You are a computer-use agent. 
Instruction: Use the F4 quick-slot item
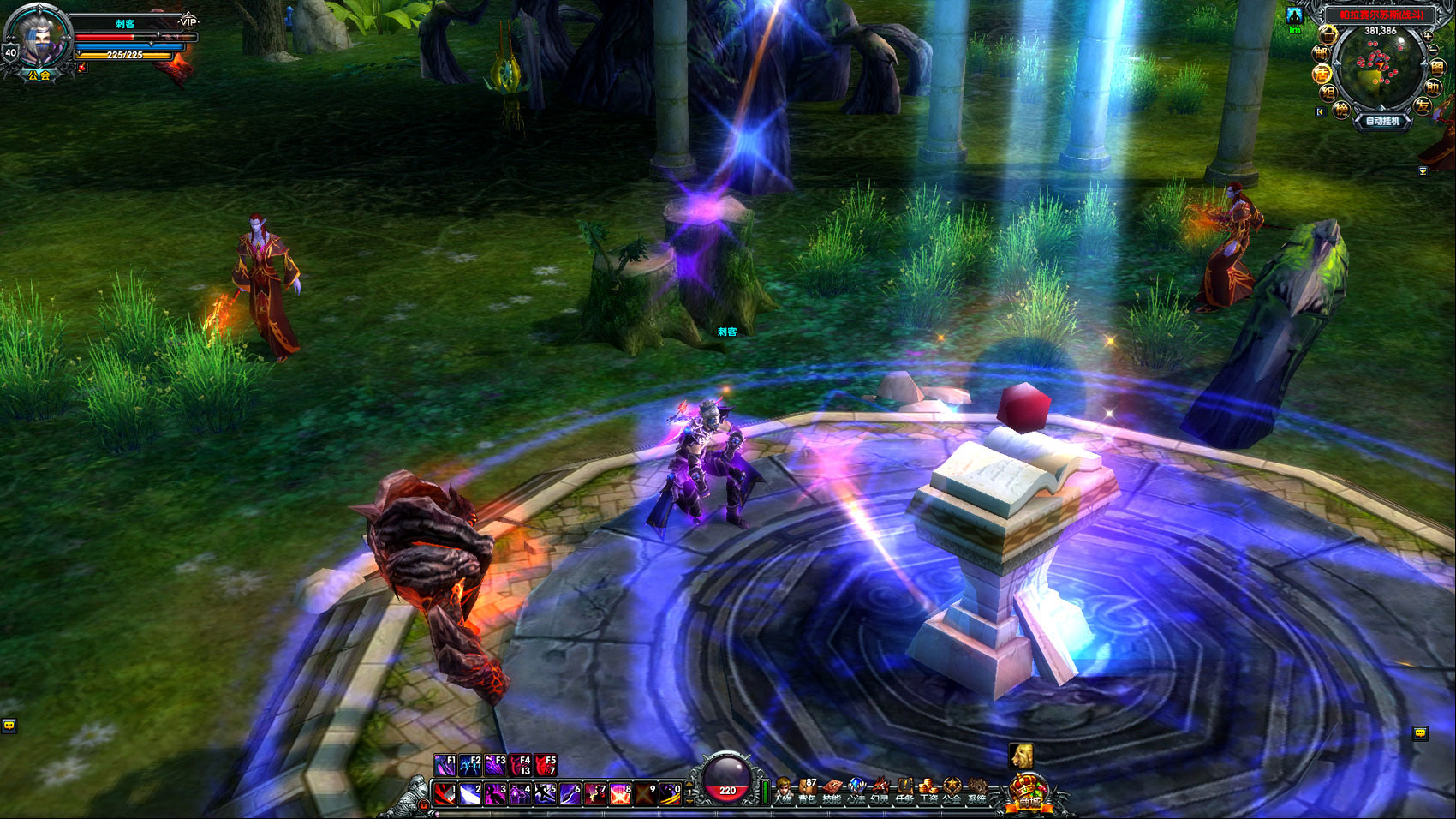point(520,764)
